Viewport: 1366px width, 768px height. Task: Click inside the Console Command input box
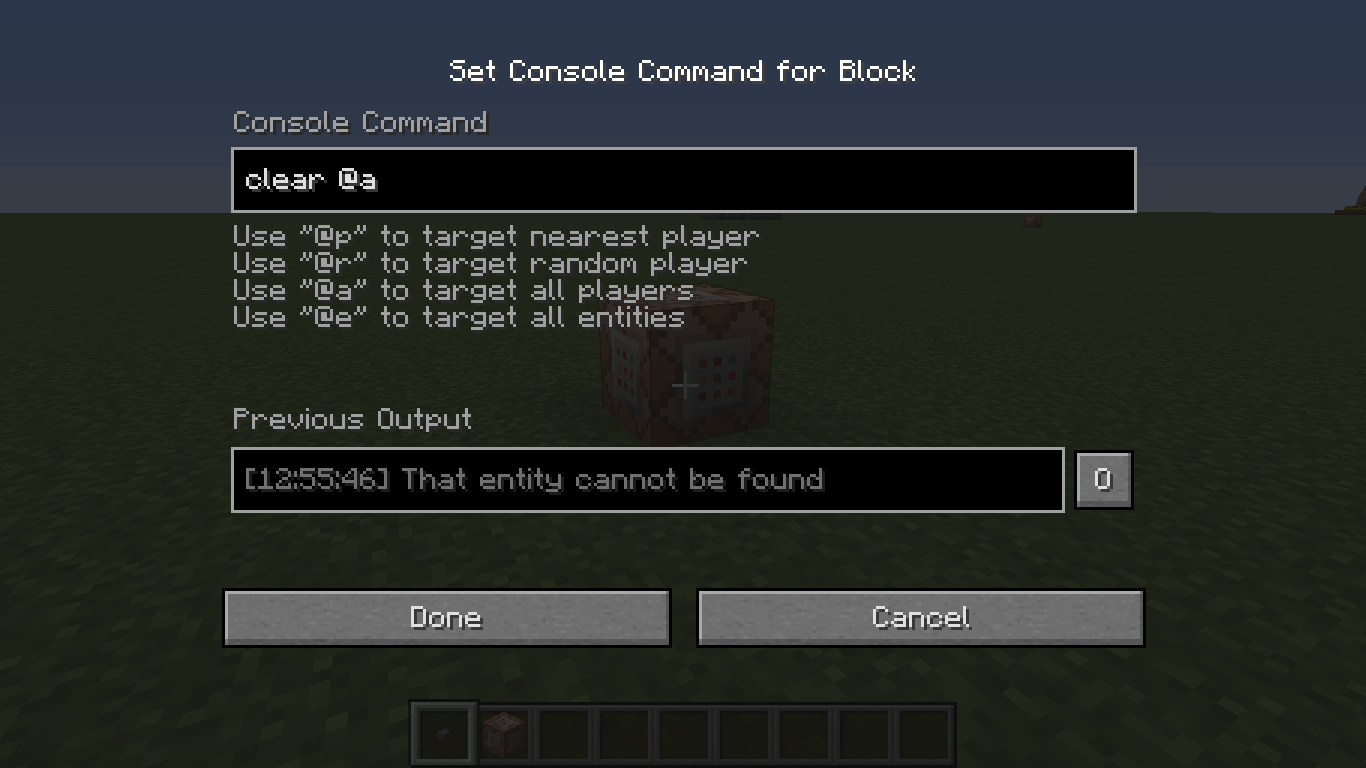click(683, 180)
